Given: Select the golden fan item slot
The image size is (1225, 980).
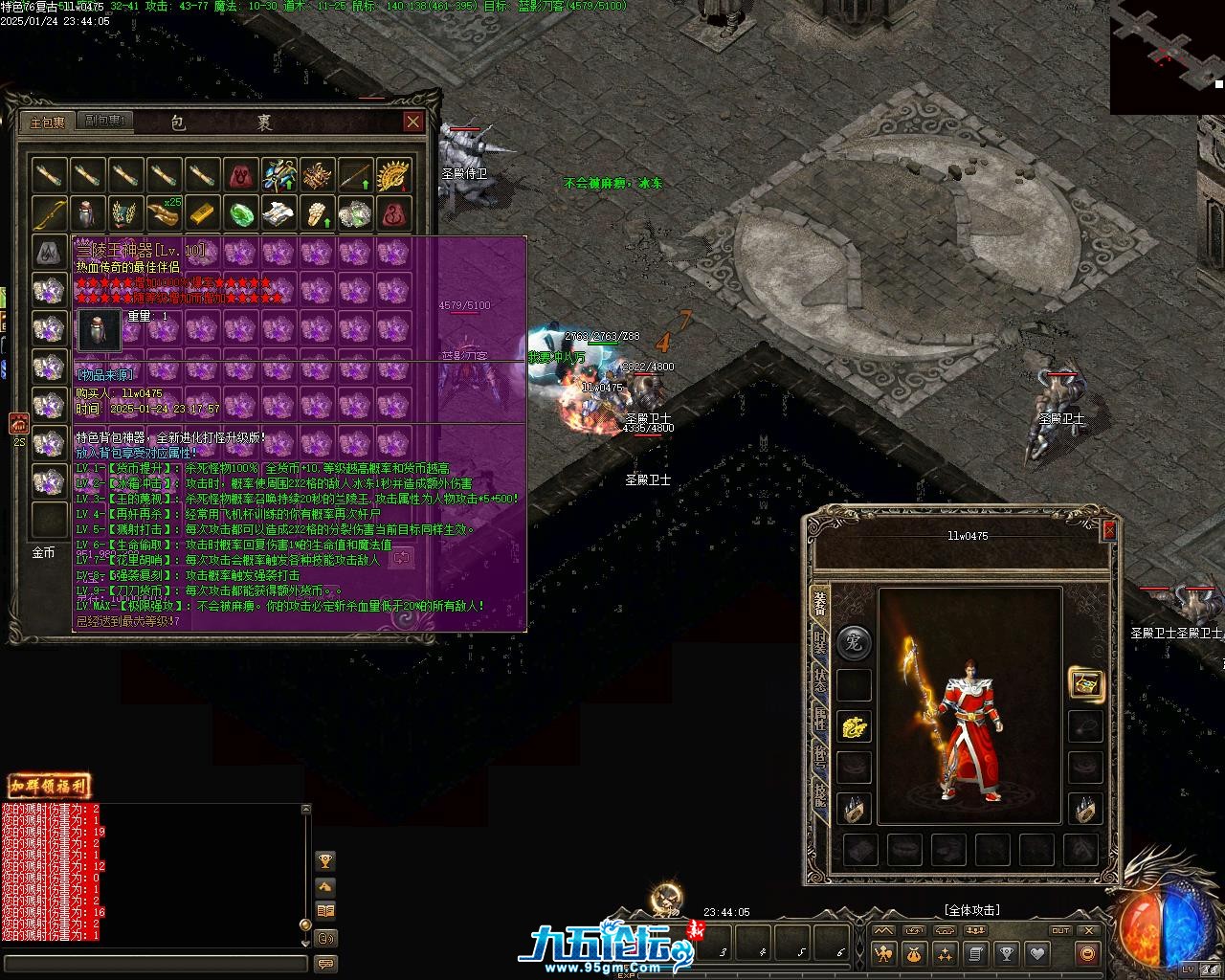Looking at the screenshot, I should click(x=393, y=175).
